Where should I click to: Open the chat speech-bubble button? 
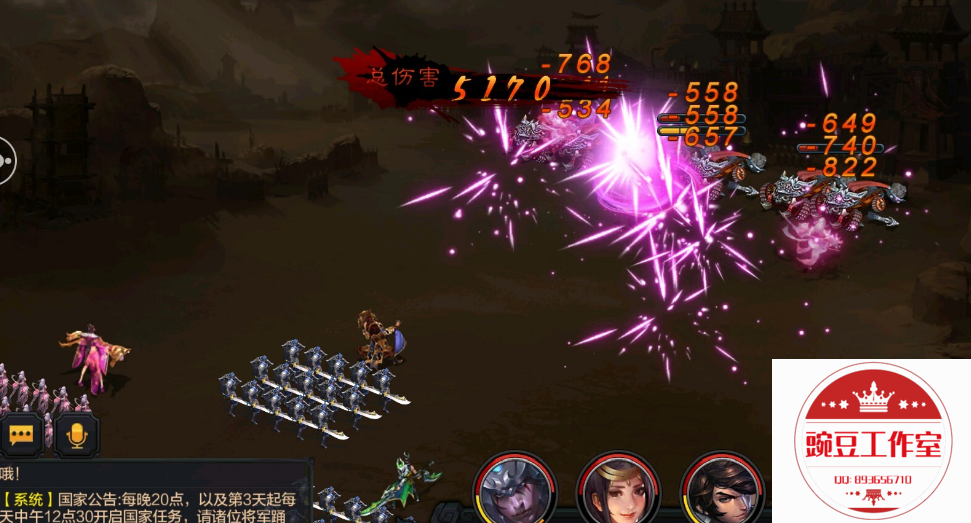click(22, 435)
